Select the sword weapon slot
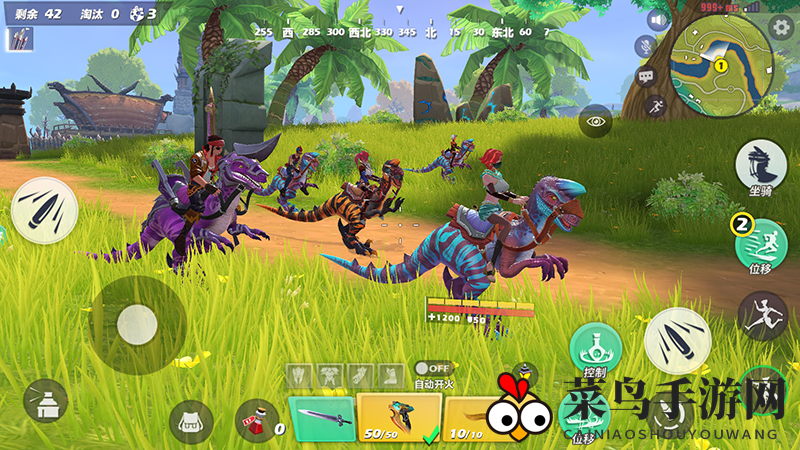This screenshot has width=800, height=450. point(322,418)
